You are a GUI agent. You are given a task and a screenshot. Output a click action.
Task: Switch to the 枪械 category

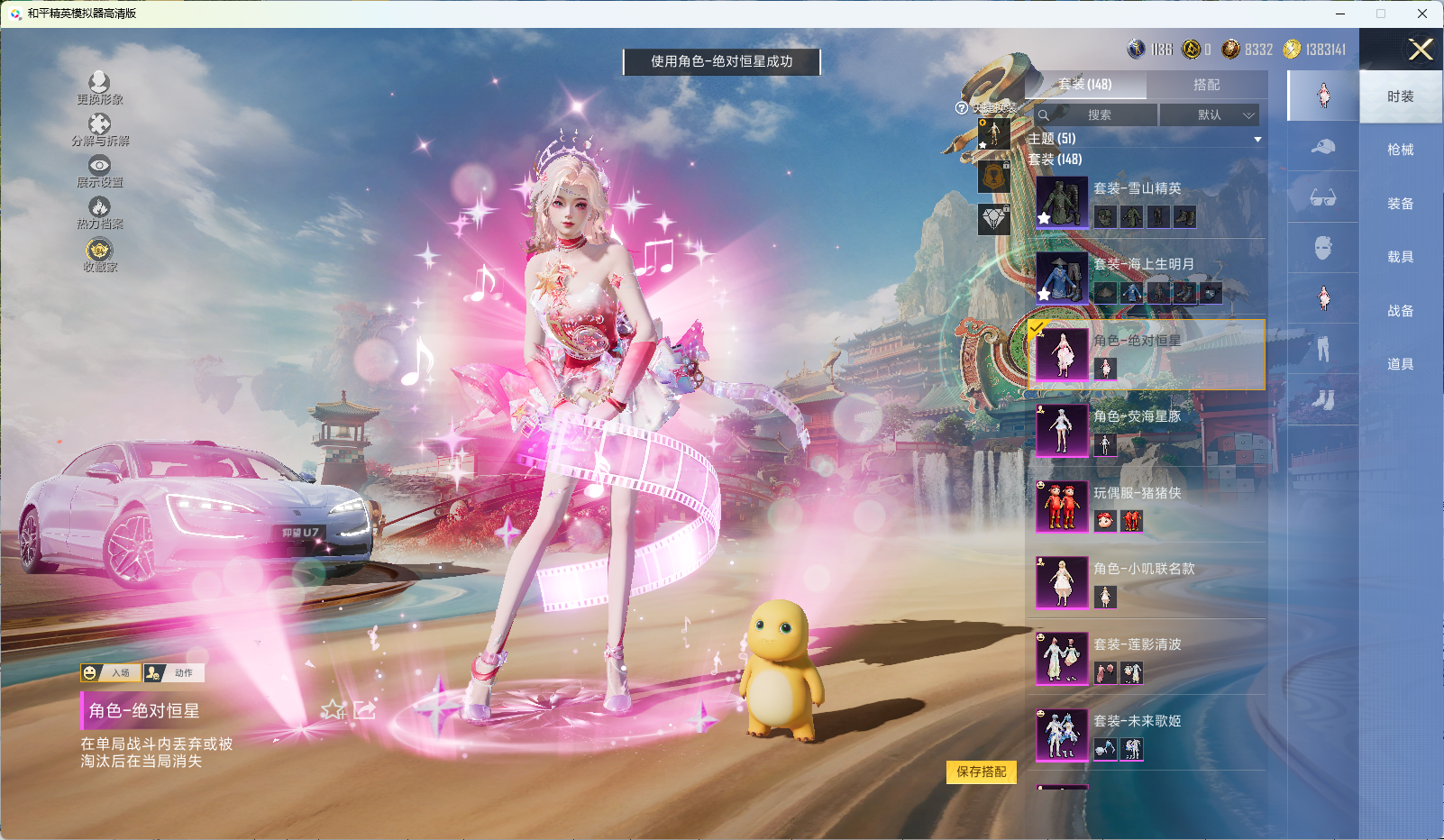[x=1400, y=150]
